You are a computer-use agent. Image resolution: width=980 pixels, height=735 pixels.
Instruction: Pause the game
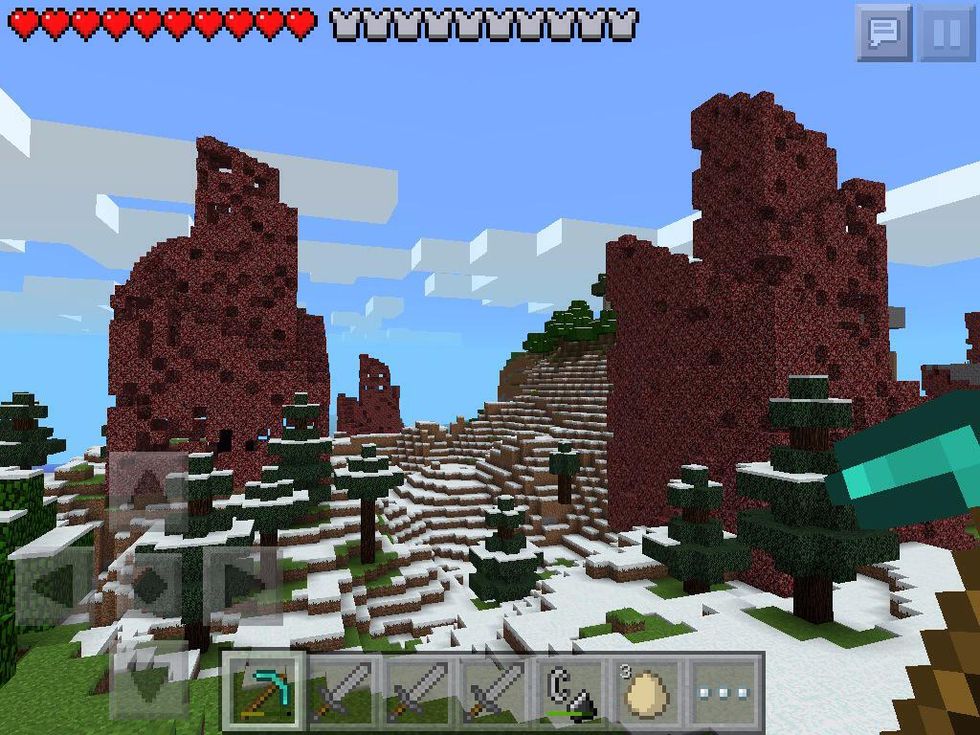click(945, 33)
